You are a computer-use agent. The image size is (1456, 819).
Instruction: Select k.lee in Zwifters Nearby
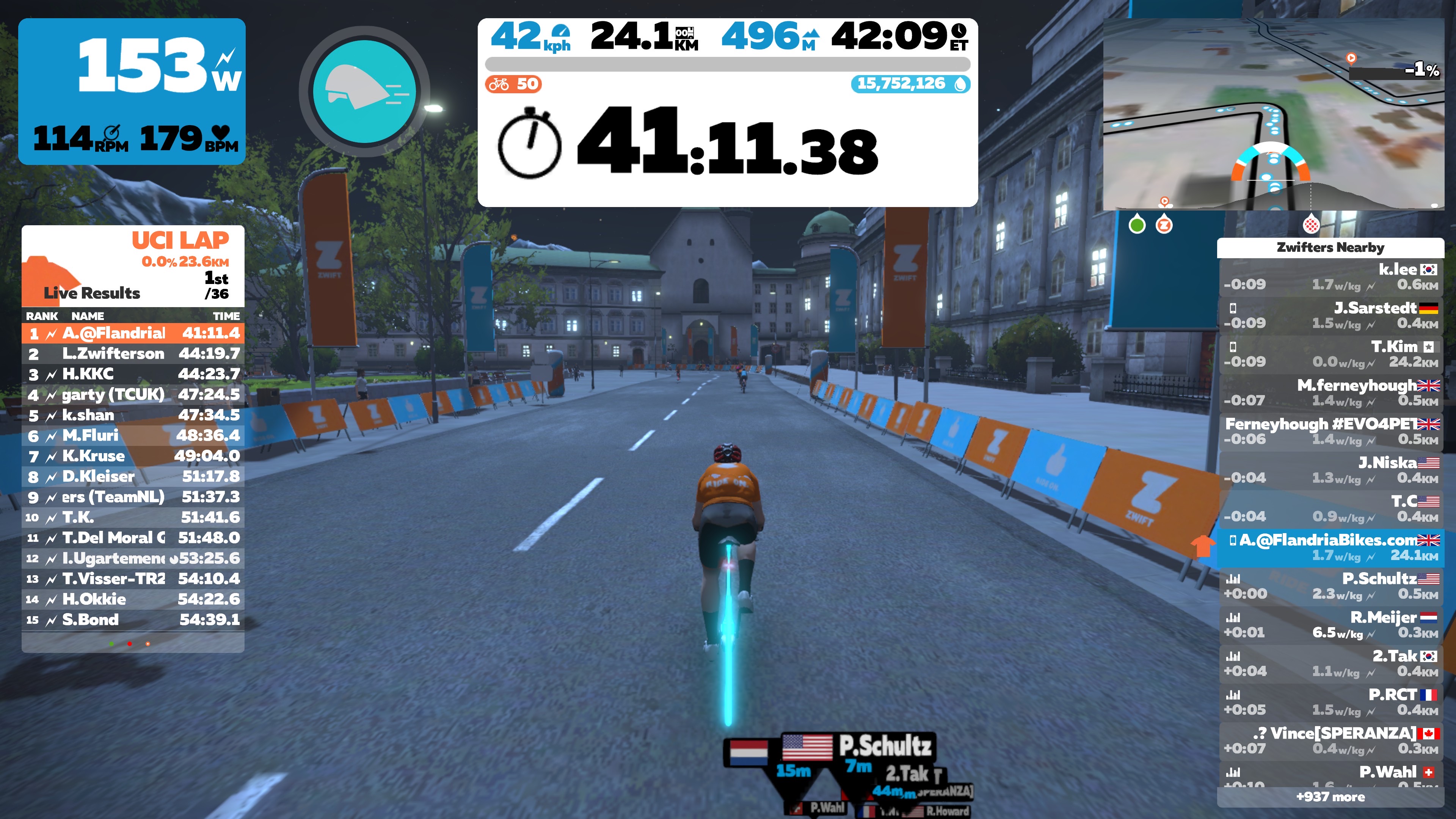pyautogui.click(x=1330, y=276)
